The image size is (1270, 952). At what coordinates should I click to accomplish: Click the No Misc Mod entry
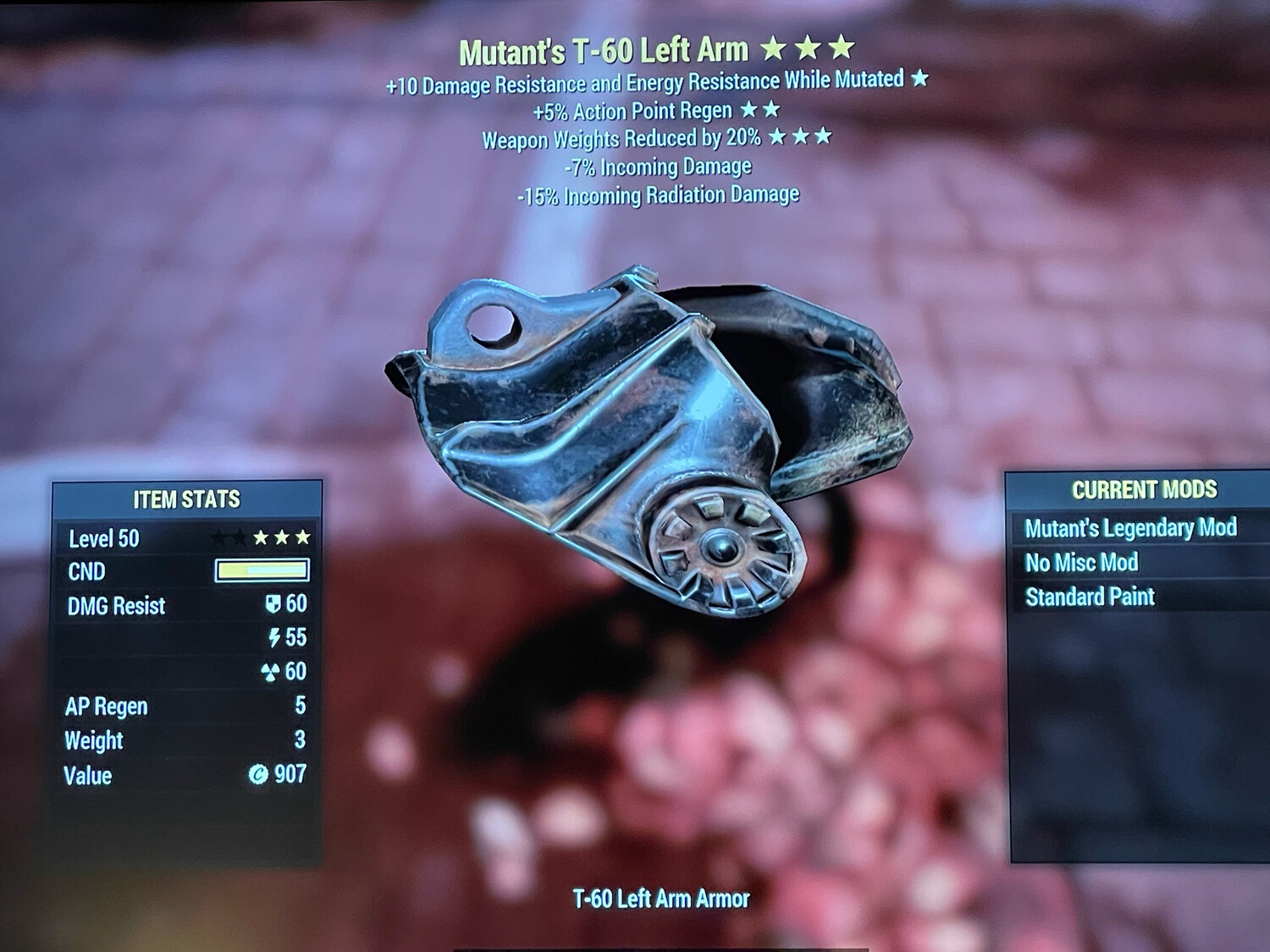pyautogui.click(x=1082, y=562)
